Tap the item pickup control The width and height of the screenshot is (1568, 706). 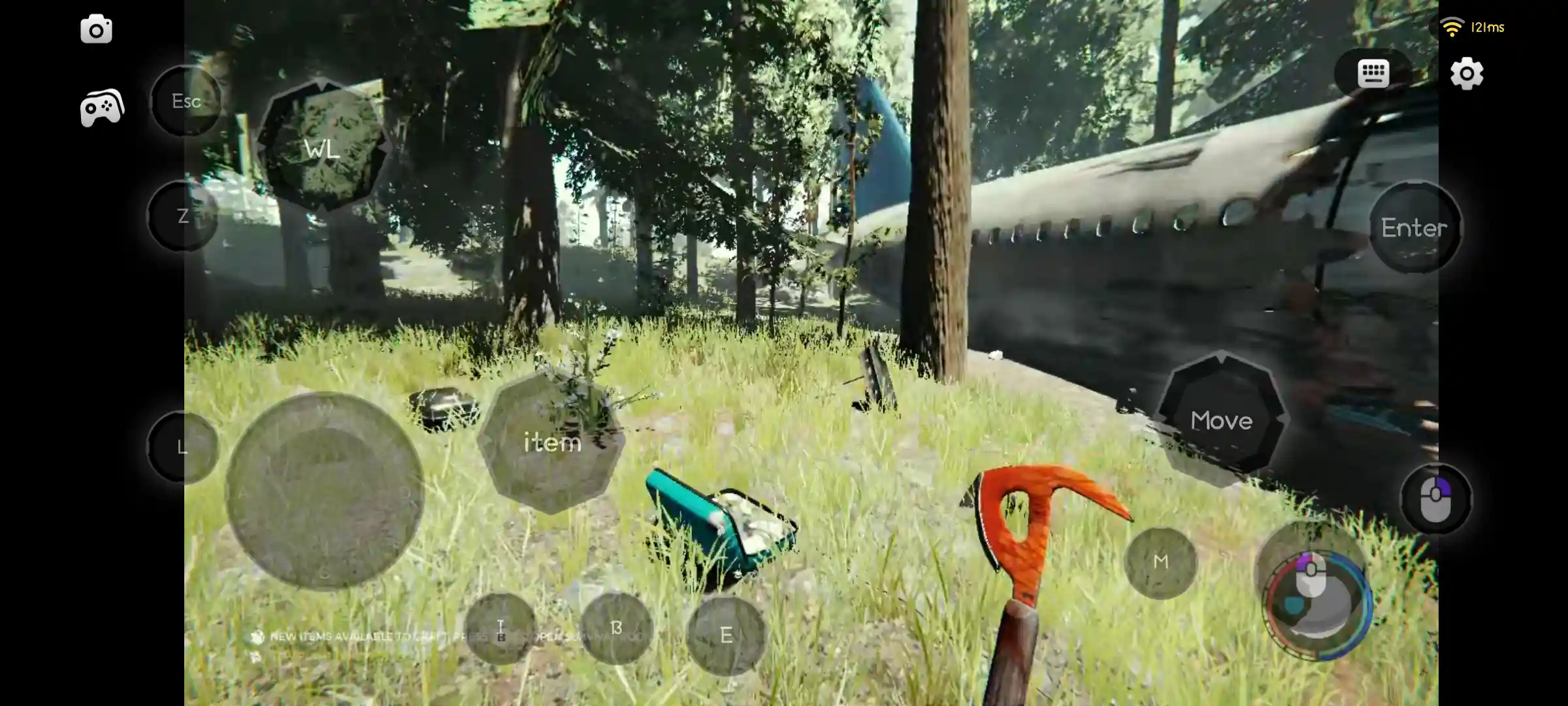click(552, 442)
